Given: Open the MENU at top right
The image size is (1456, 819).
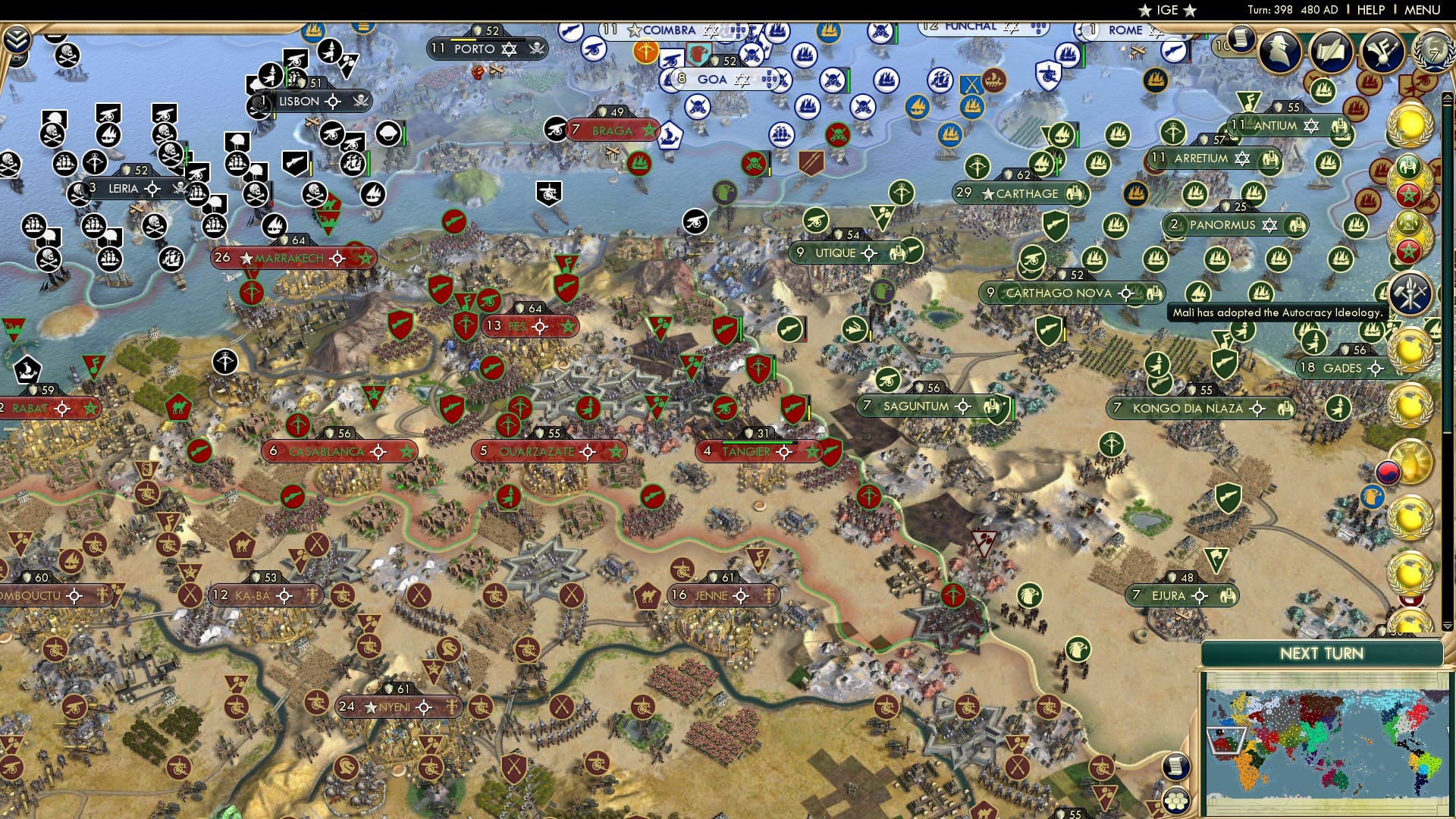Looking at the screenshot, I should pos(1424,10).
